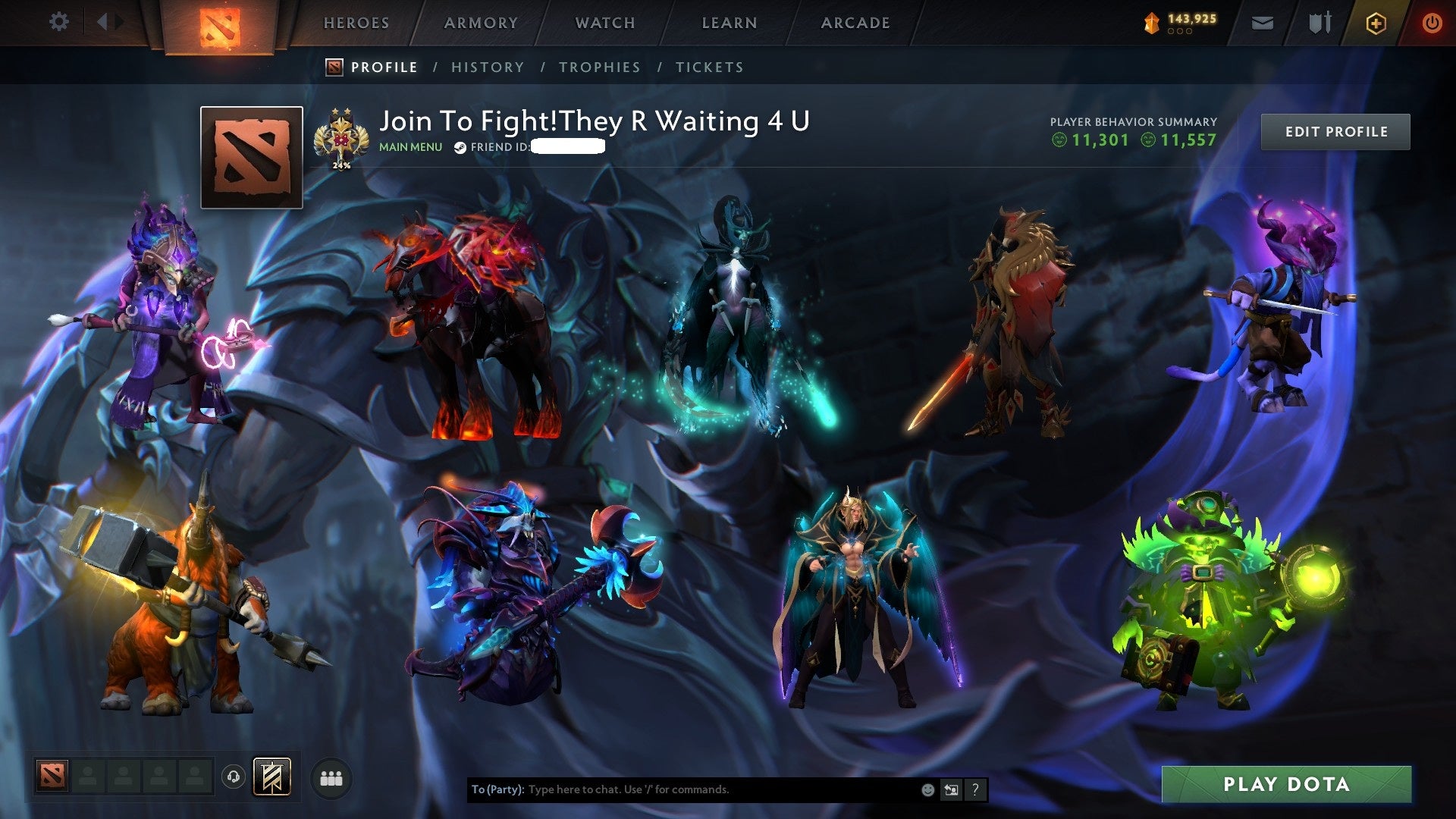Click inside the party chat input field
The width and height of the screenshot is (1456, 819).
click(x=682, y=789)
